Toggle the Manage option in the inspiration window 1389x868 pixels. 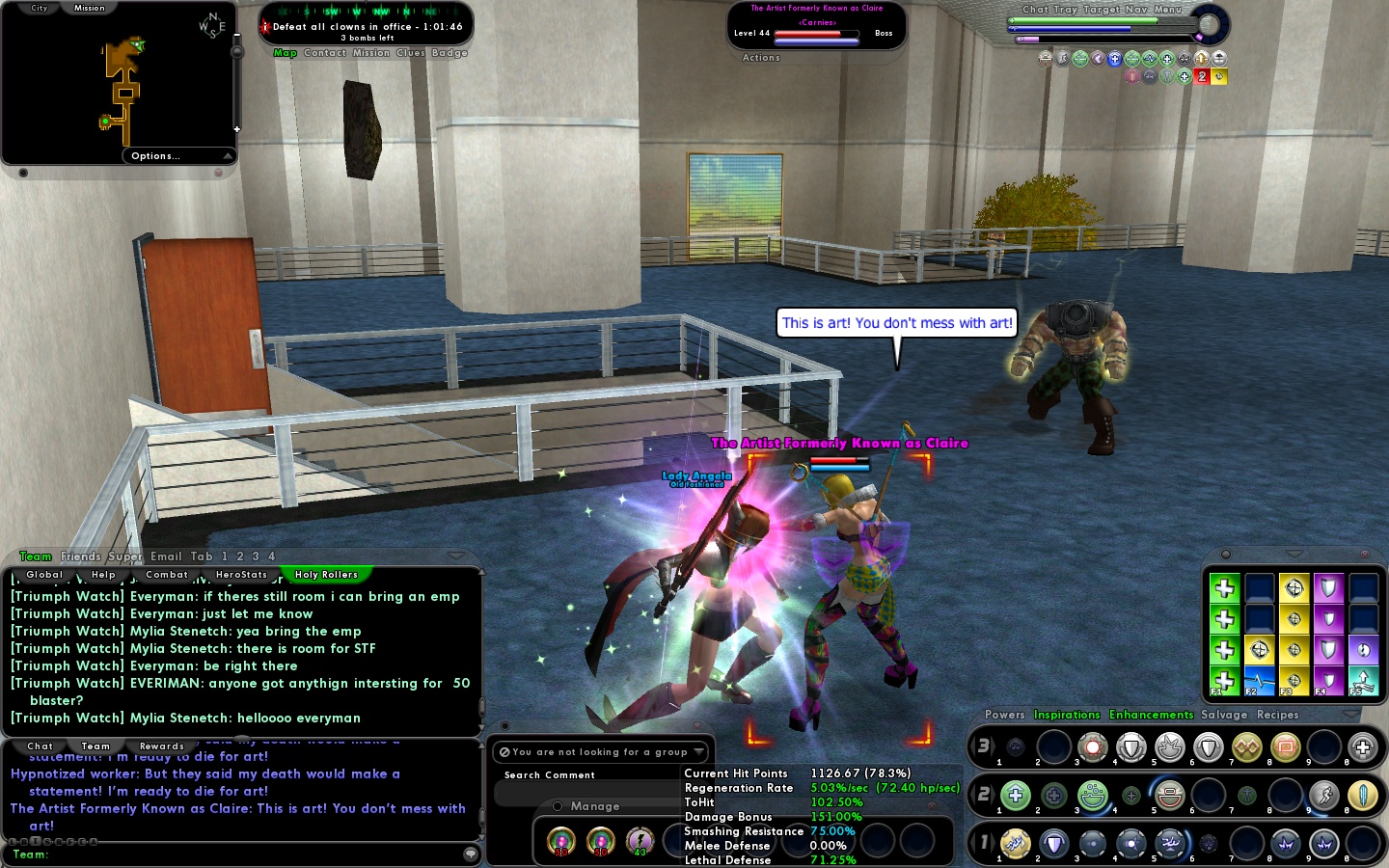(557, 806)
